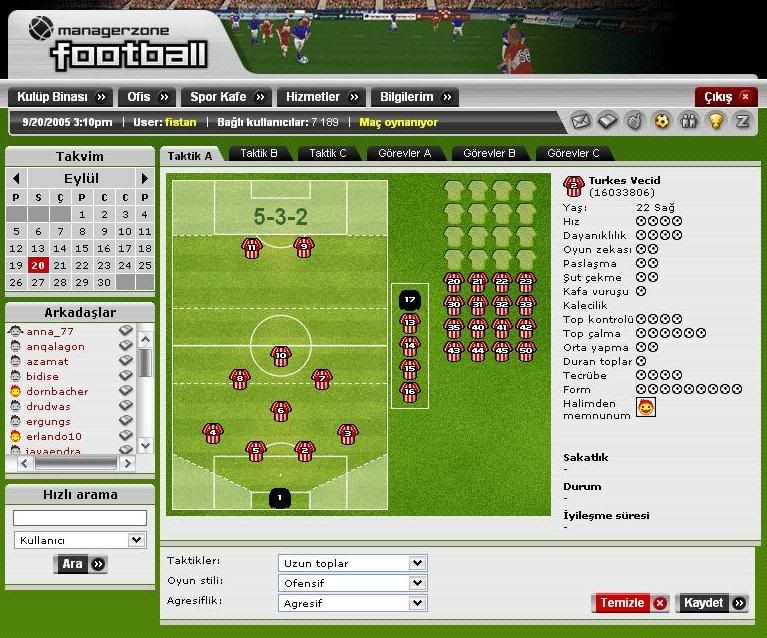Open the Agresiflik dropdown
Image resolution: width=767 pixels, height=638 pixels.
(352, 603)
